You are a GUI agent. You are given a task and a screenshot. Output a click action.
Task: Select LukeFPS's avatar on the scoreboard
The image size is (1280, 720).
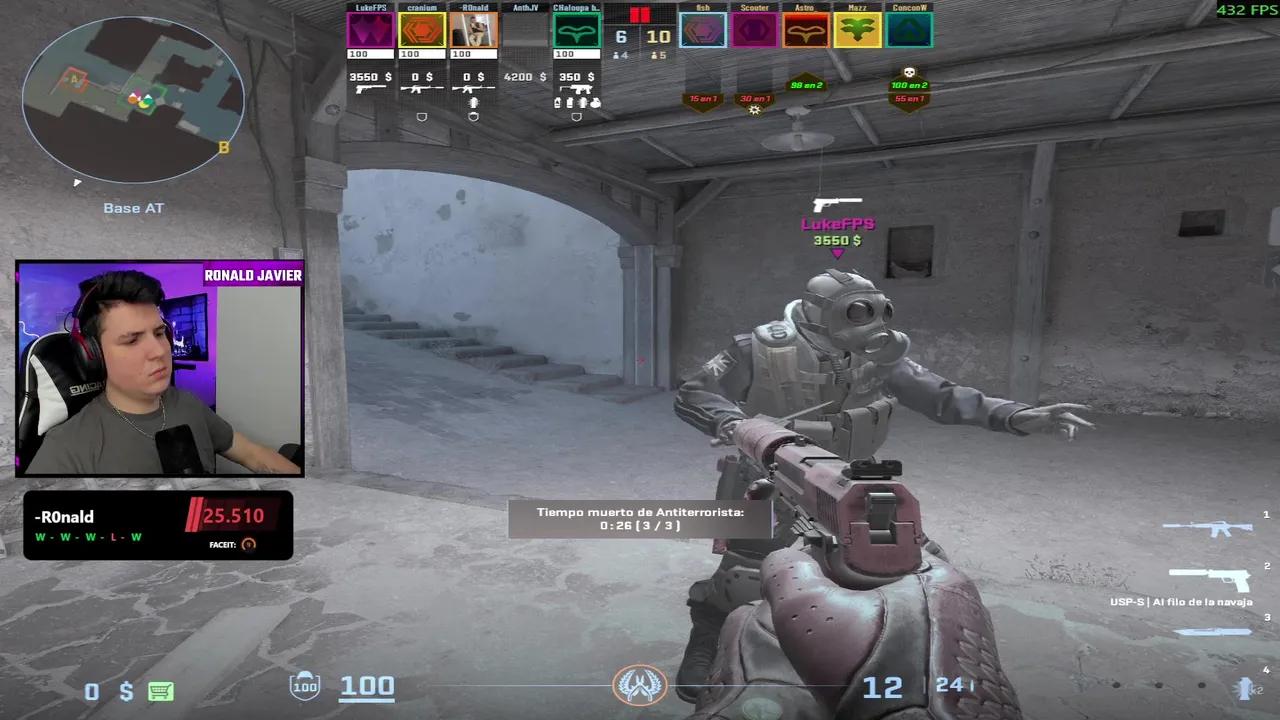click(370, 30)
